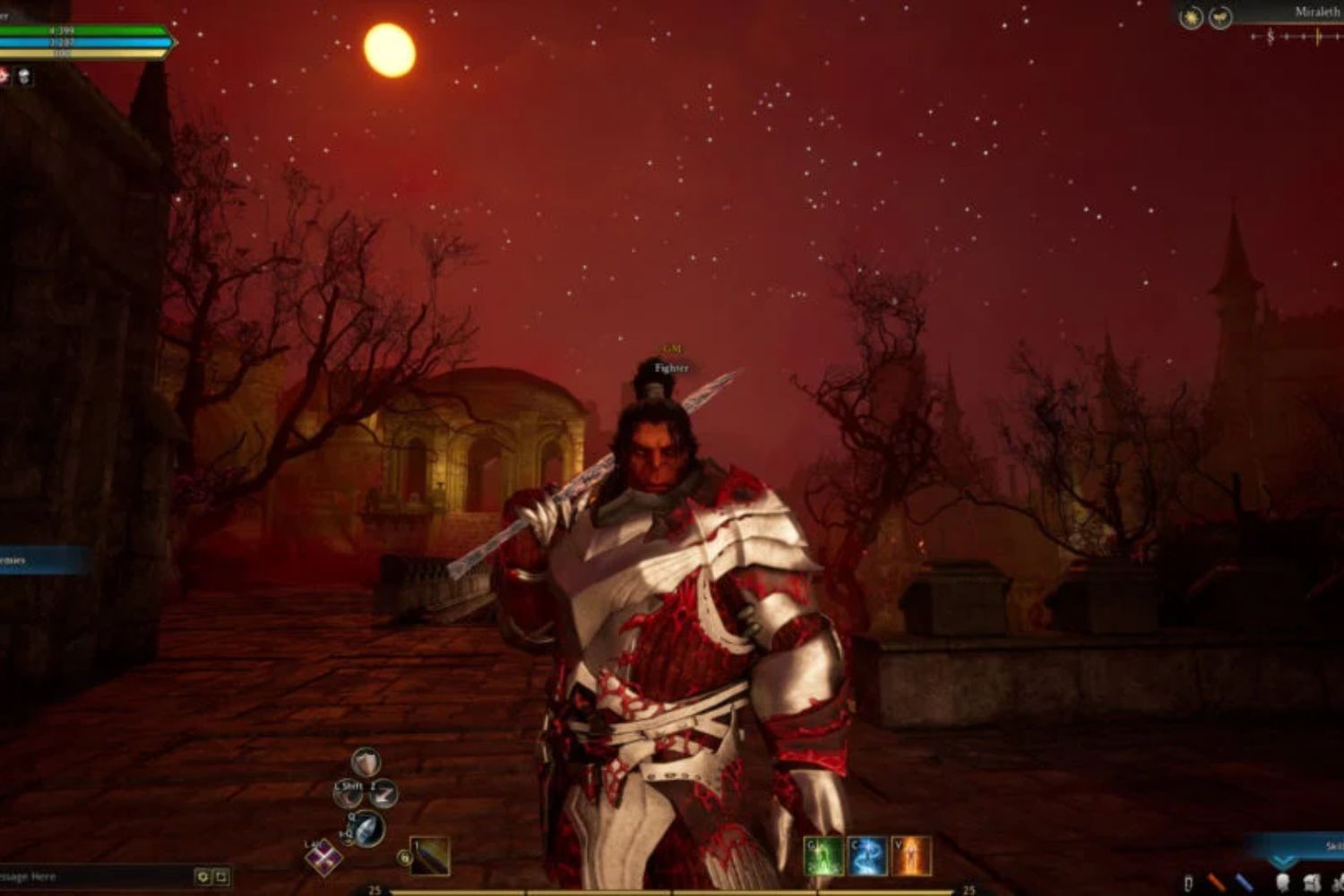
Task: Select the golden winged season icon
Action: (1220, 17)
